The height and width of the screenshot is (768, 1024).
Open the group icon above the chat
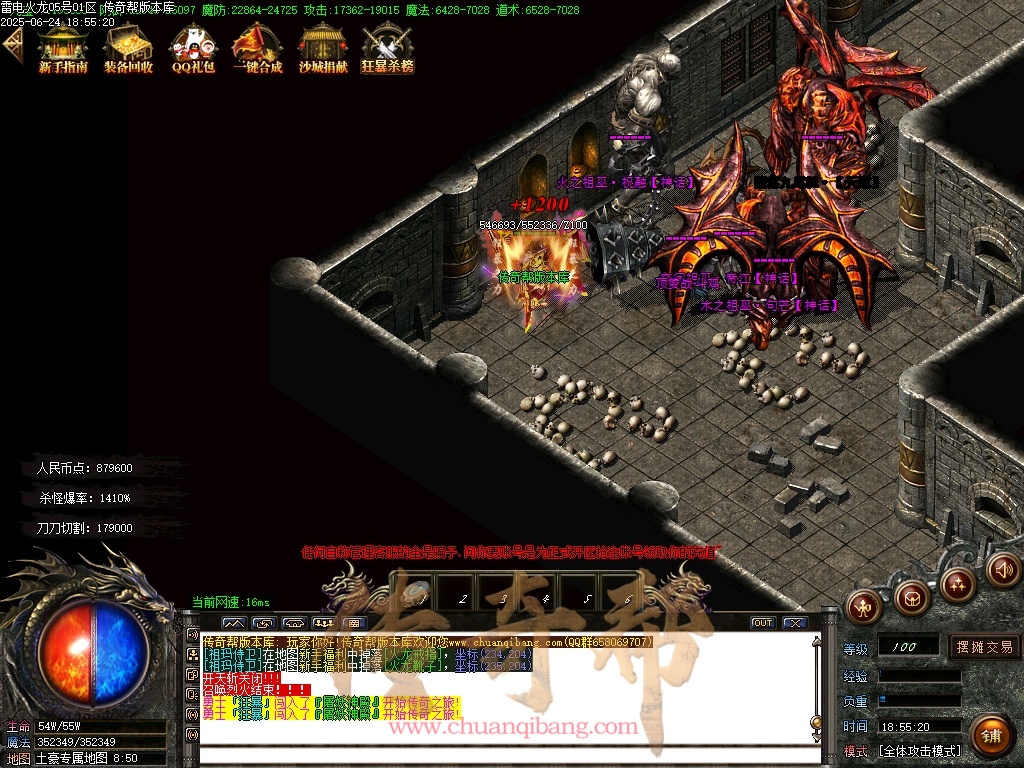[323, 623]
